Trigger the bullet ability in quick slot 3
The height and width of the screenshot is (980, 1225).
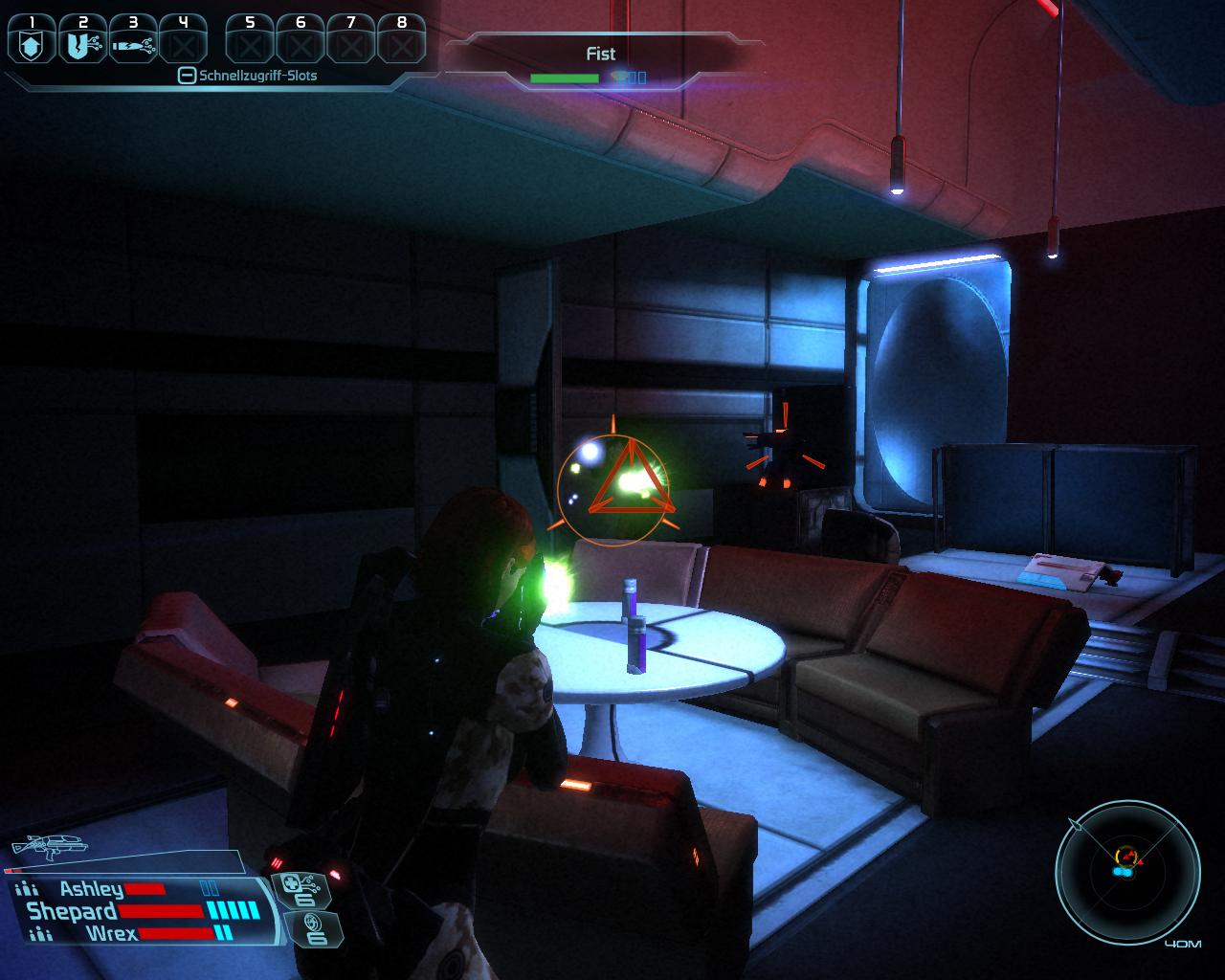pos(132,43)
